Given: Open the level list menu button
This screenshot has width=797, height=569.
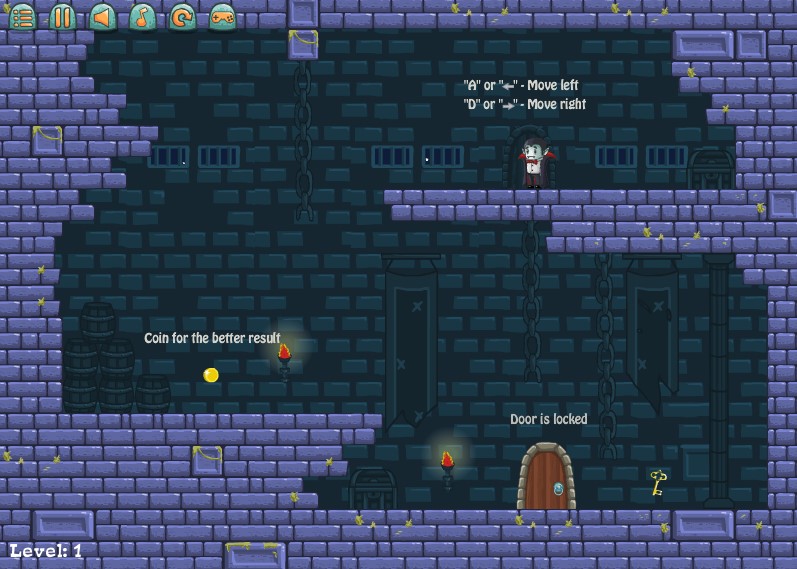Looking at the screenshot, I should coord(22,16).
